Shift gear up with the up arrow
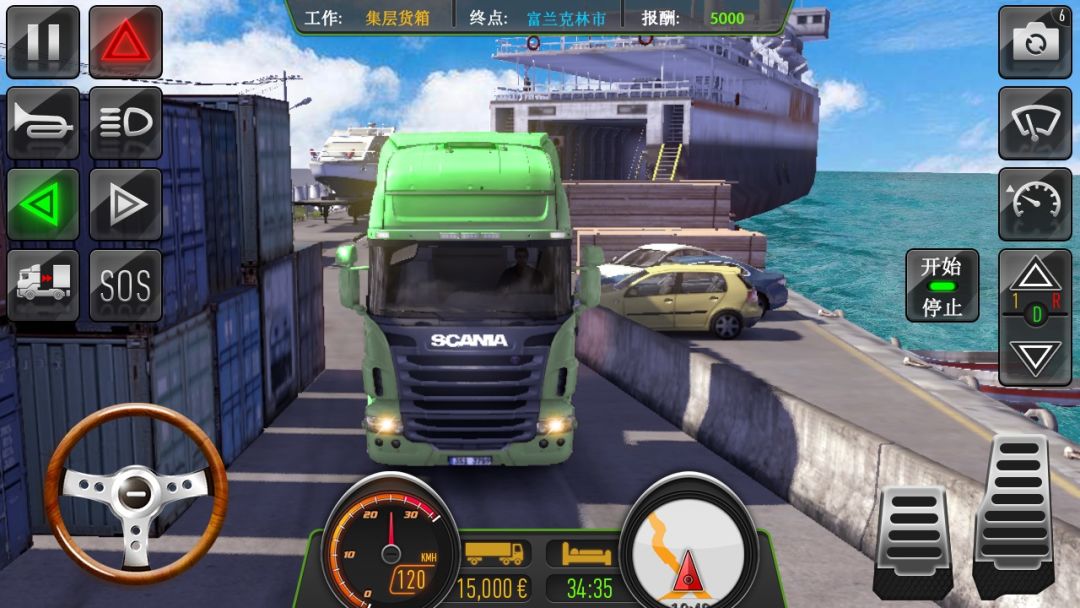The width and height of the screenshot is (1080, 608). (1034, 275)
